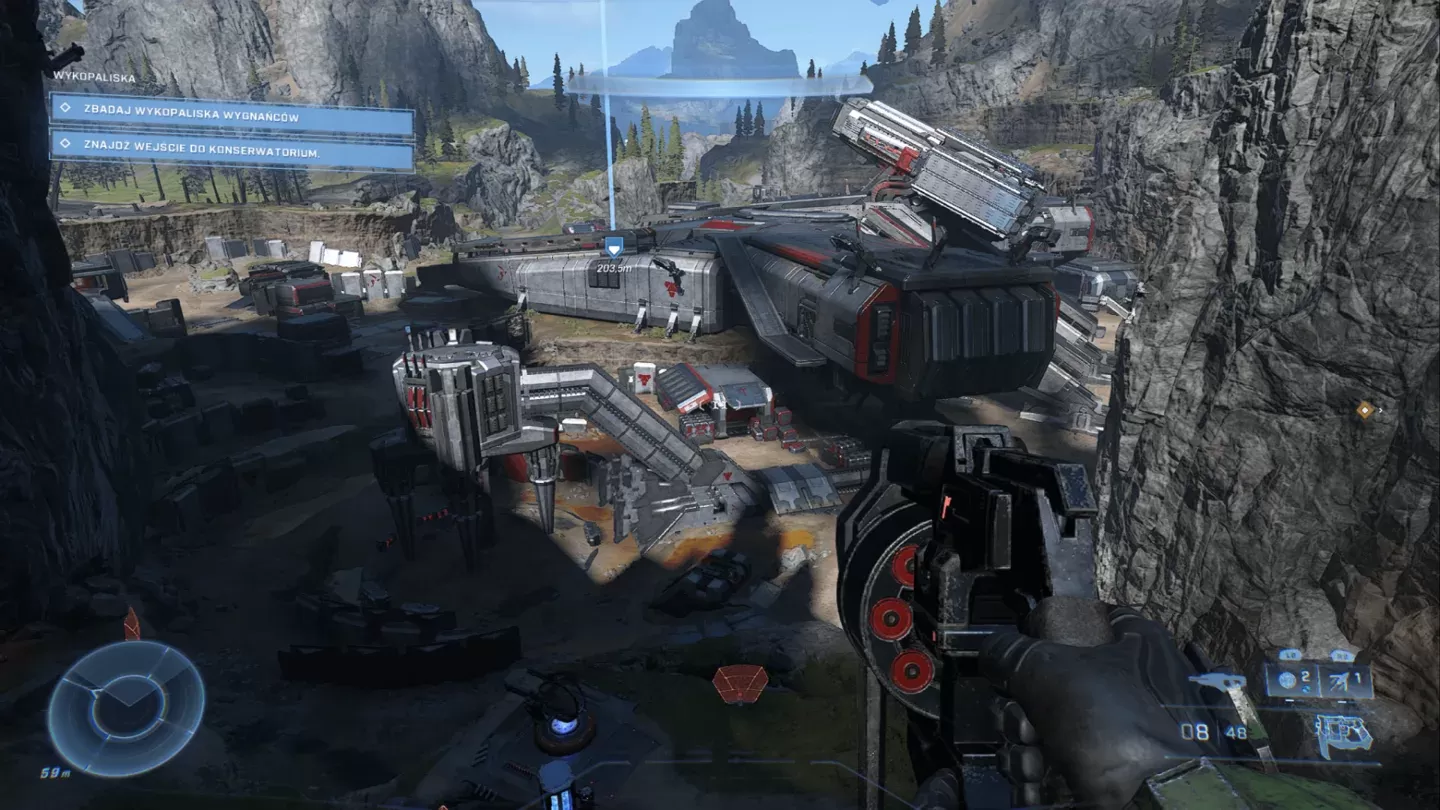Select the equipped weapon silhouette icon
1440x810 pixels.
pyautogui.click(x=1343, y=737)
